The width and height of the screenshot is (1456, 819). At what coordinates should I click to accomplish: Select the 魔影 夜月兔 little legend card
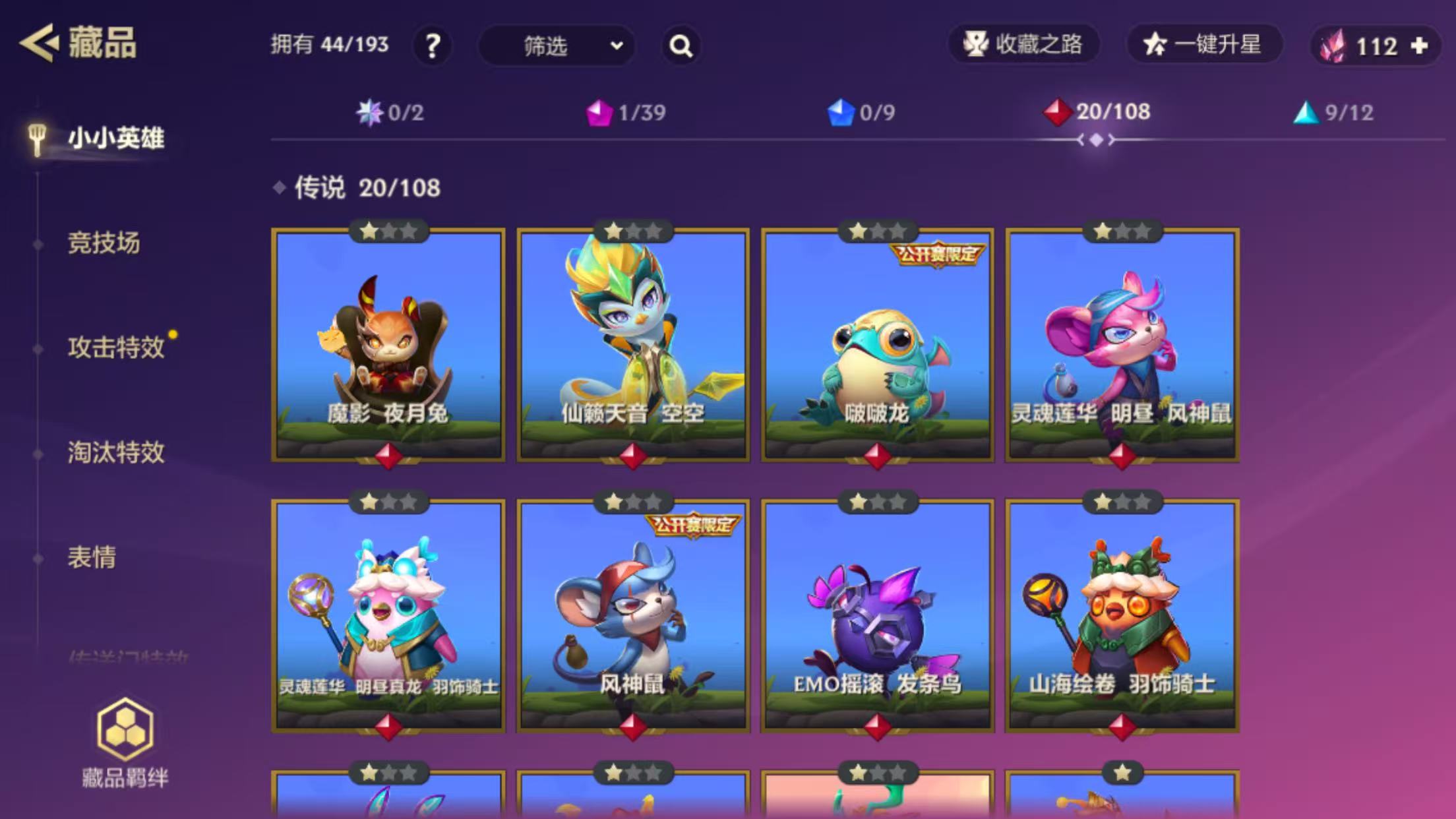(x=388, y=345)
